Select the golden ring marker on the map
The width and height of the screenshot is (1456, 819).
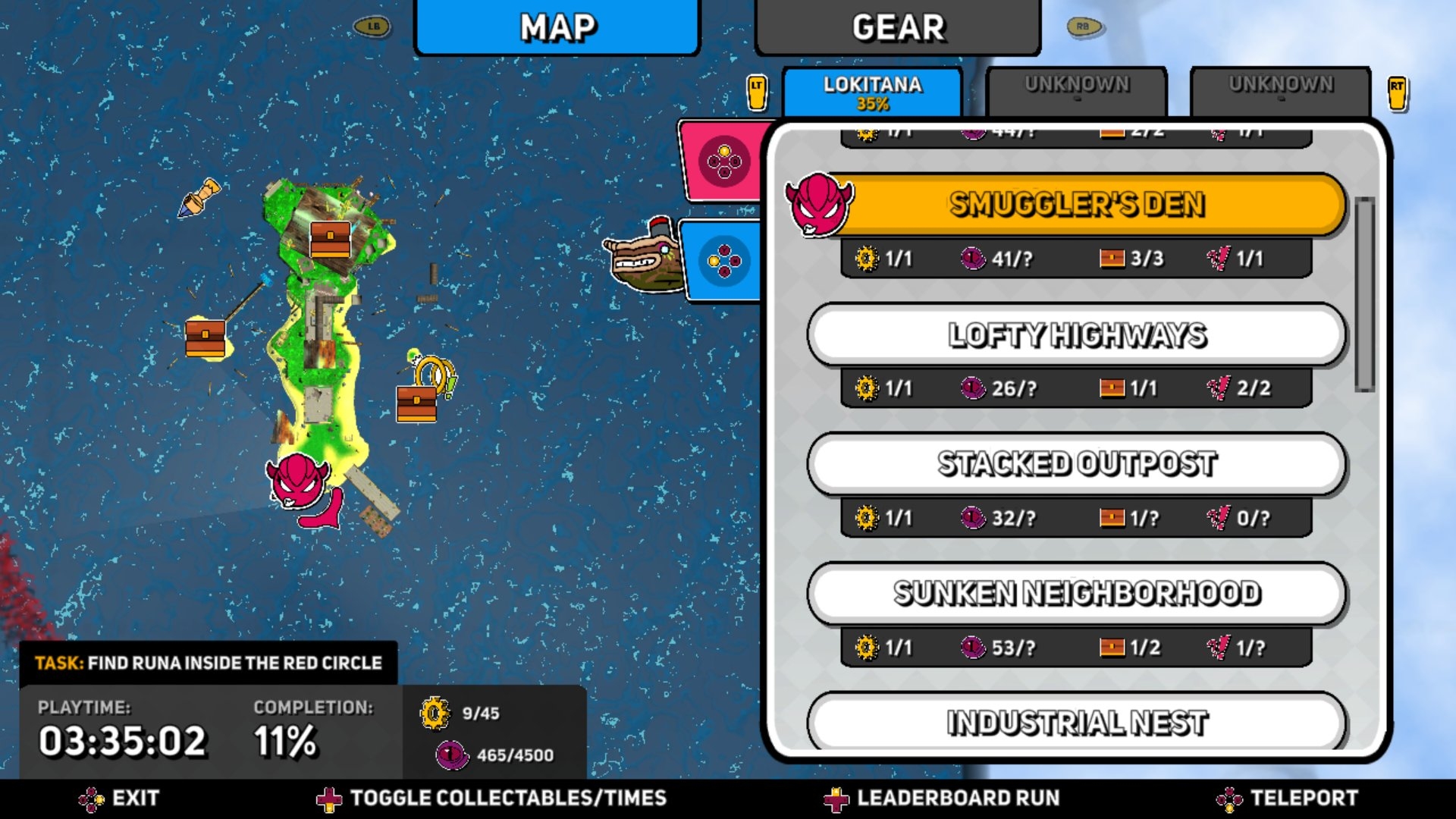[434, 373]
